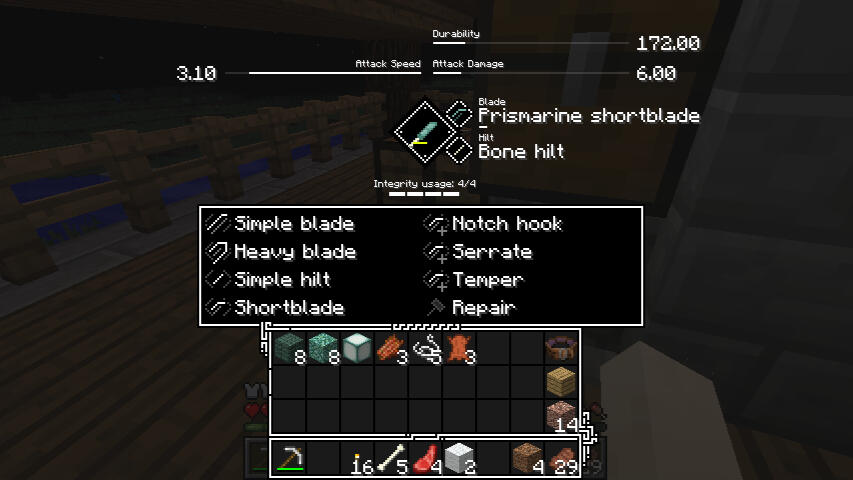Select the string stack in inventory
Viewport: 853px width, 480px height.
pyautogui.click(x=426, y=348)
